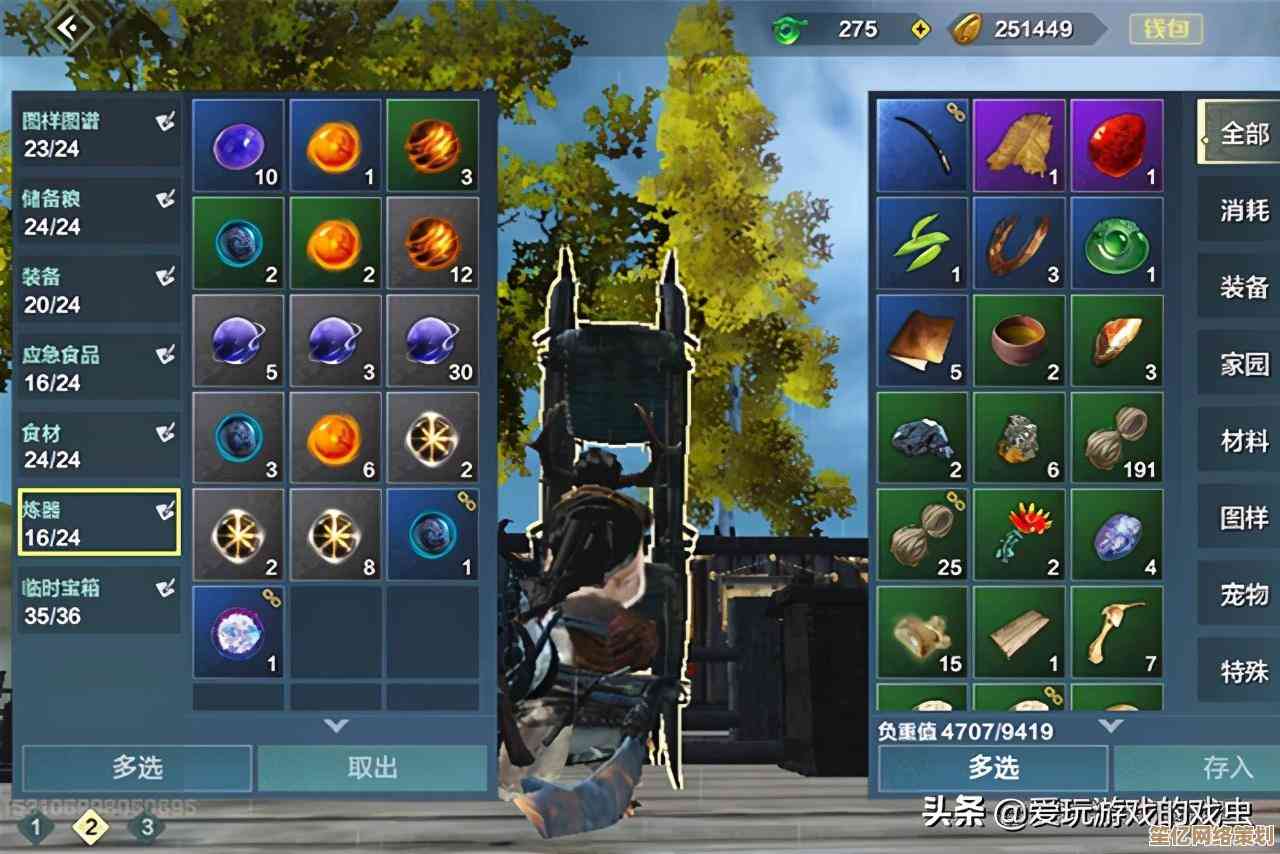Switch to the 临时宝箱 storage category
This screenshot has height=854, width=1280.
98,601
